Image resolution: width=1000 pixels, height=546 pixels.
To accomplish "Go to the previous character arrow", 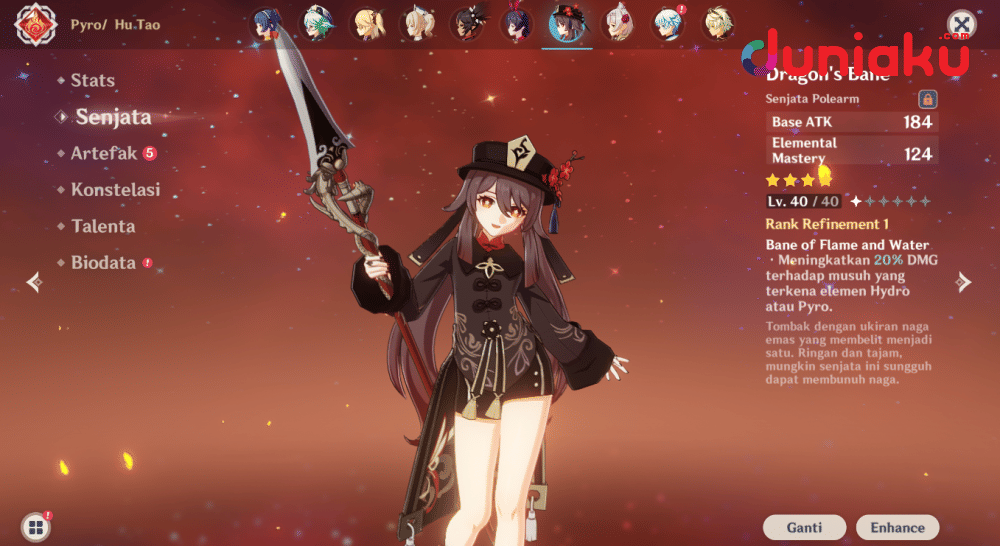I will [x=34, y=282].
